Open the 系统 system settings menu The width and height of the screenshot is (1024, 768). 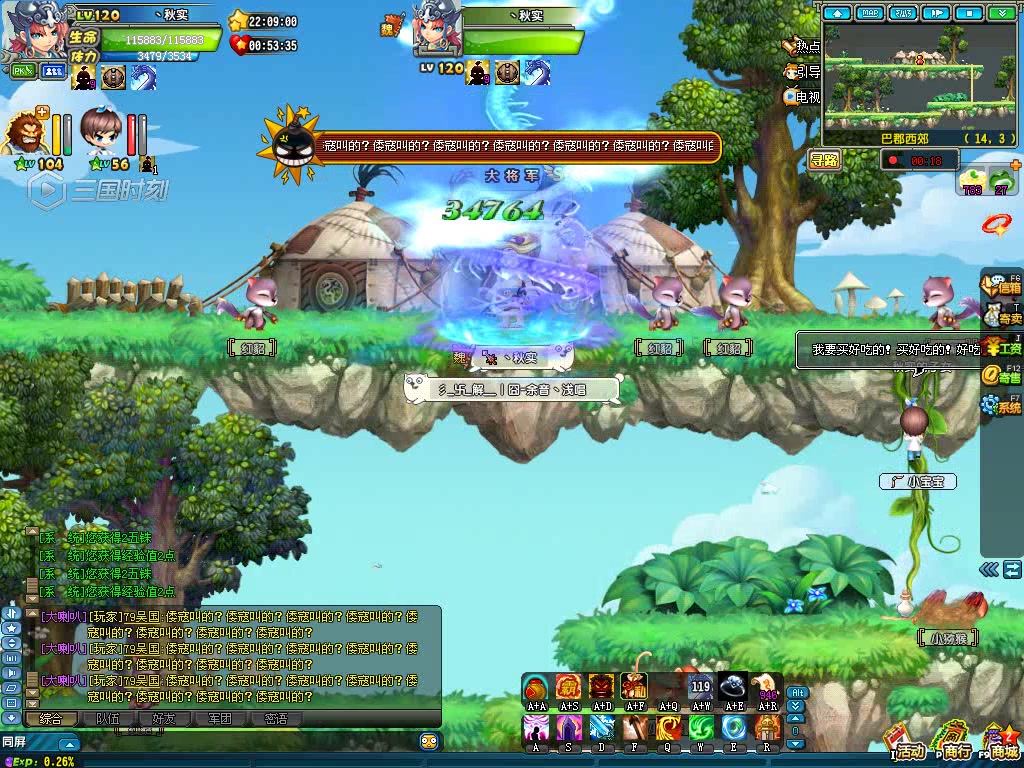click(1001, 404)
